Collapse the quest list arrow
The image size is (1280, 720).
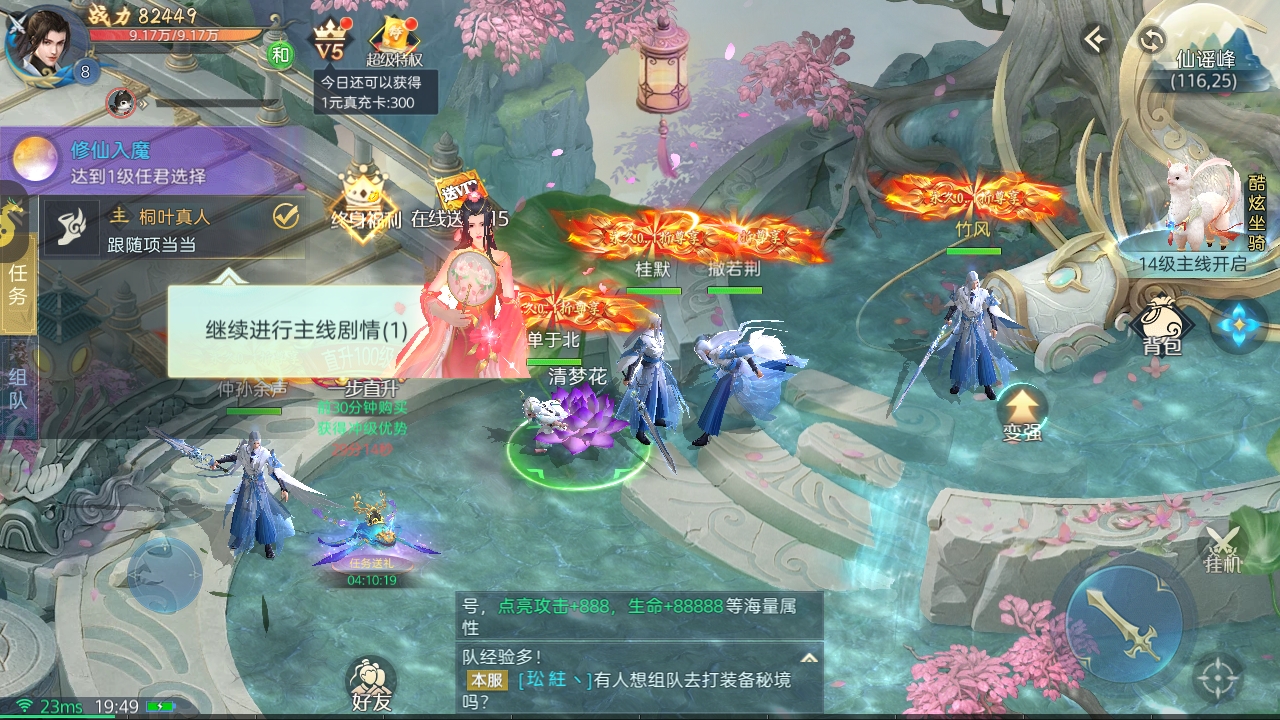click(230, 276)
